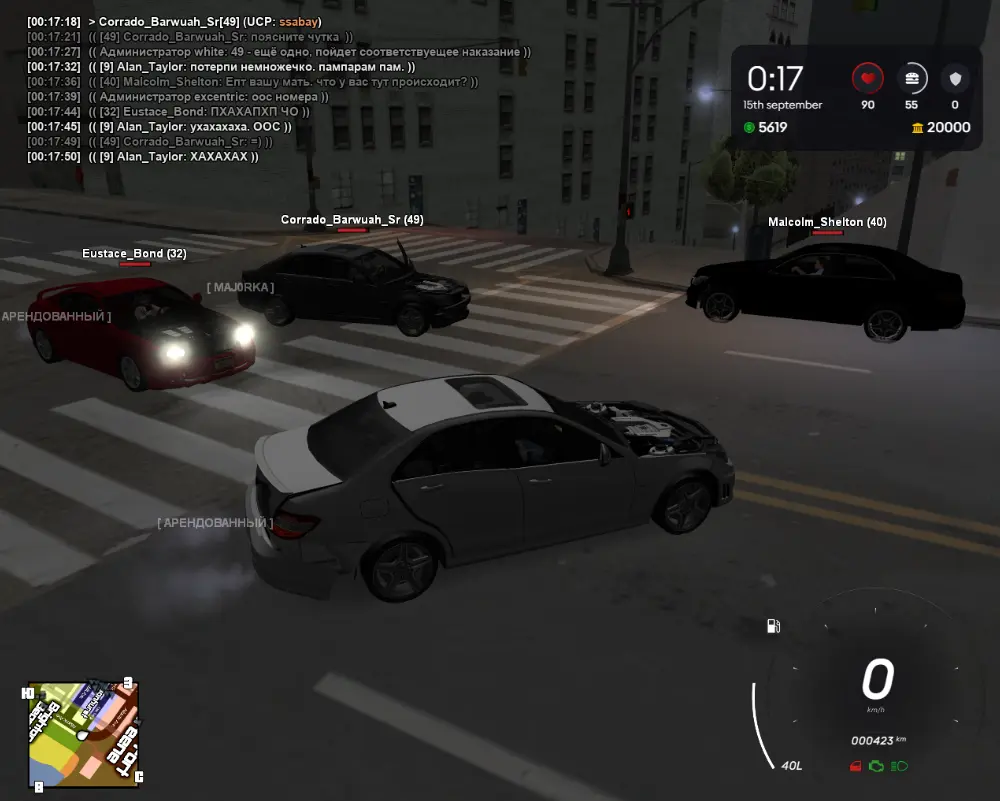Click the red car door indicator
The image size is (1000, 801).
pos(854,766)
